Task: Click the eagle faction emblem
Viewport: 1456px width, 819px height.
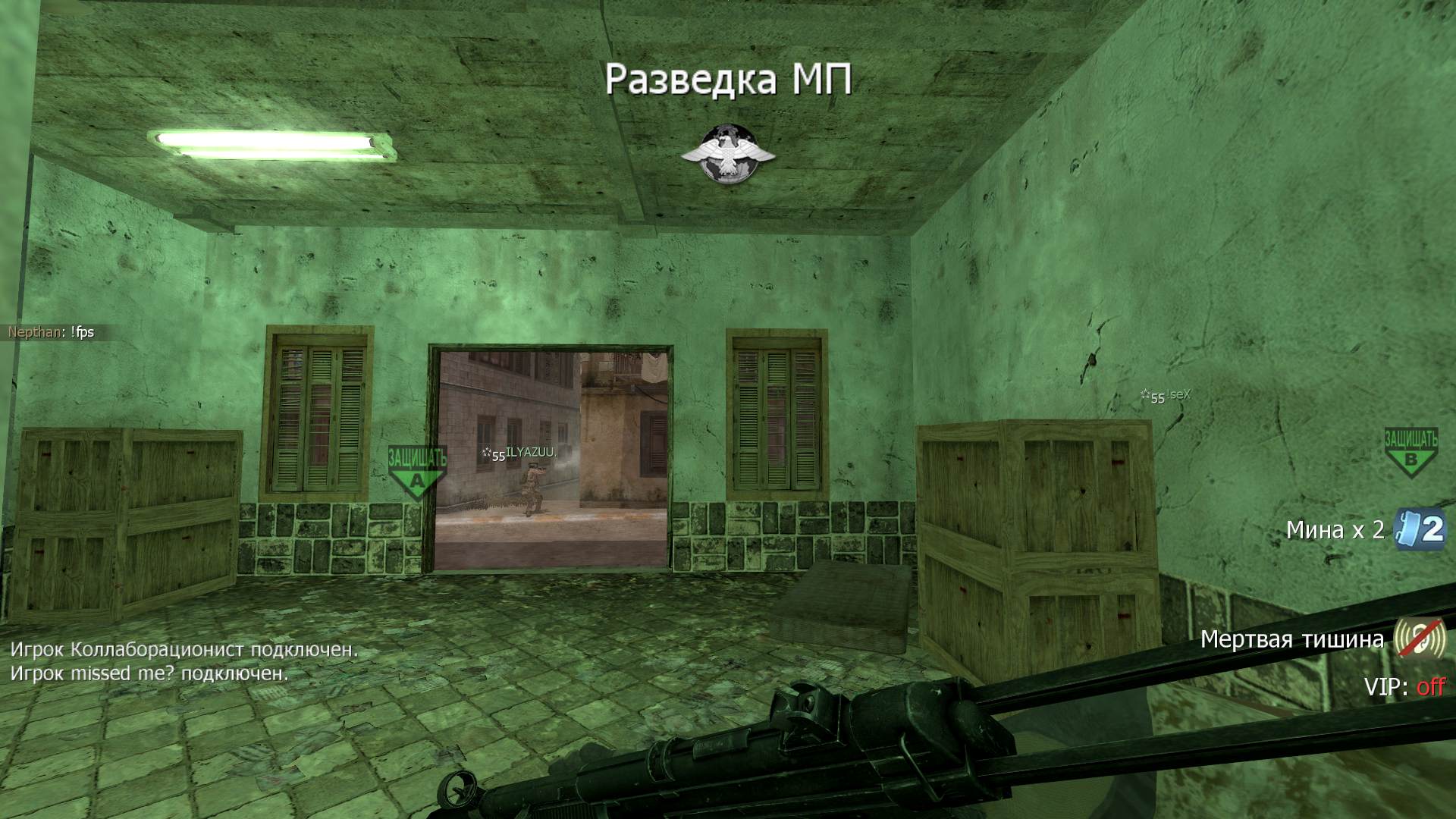Action: (728, 155)
